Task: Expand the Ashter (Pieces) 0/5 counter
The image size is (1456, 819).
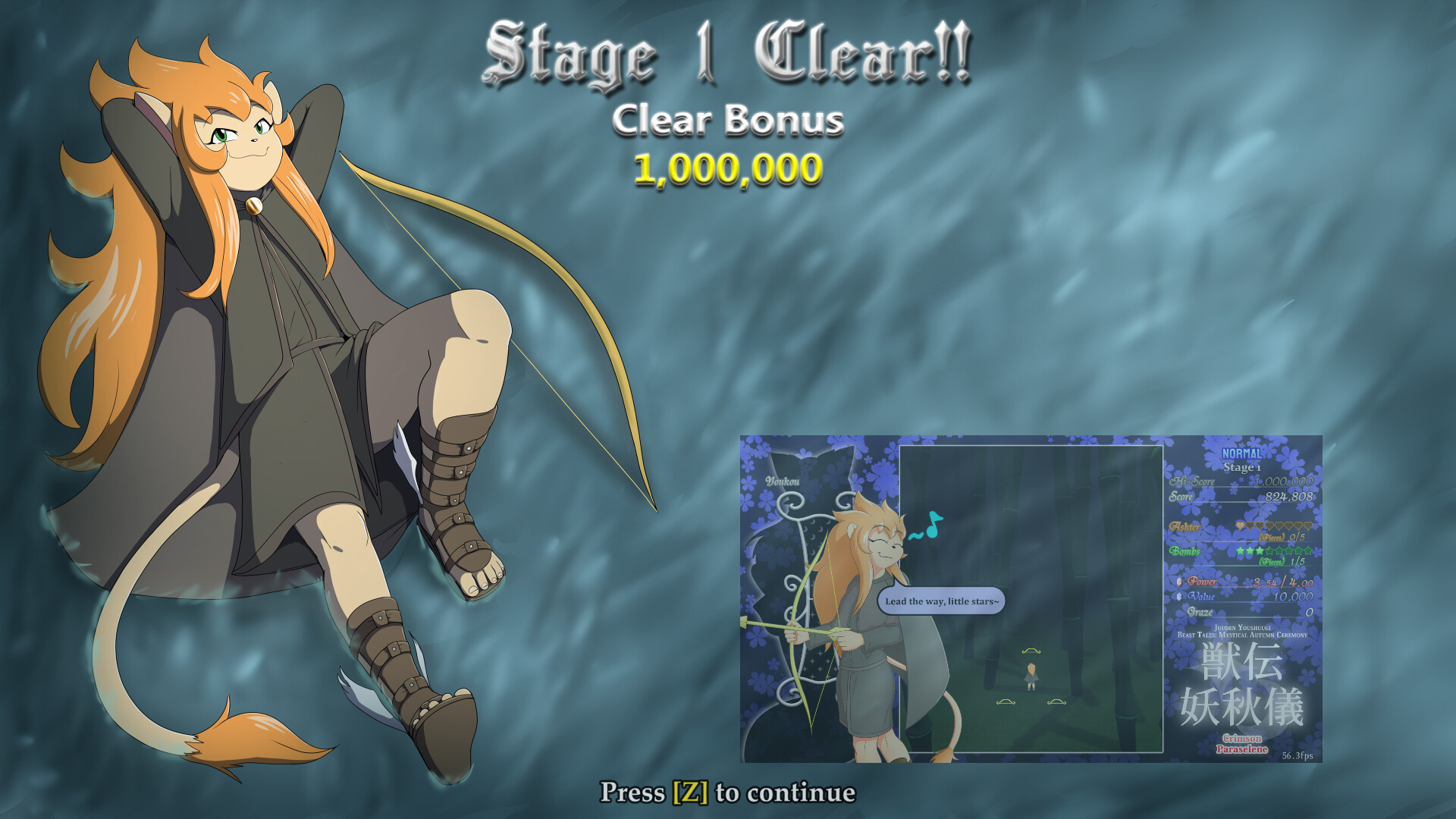Action: (x=1282, y=536)
